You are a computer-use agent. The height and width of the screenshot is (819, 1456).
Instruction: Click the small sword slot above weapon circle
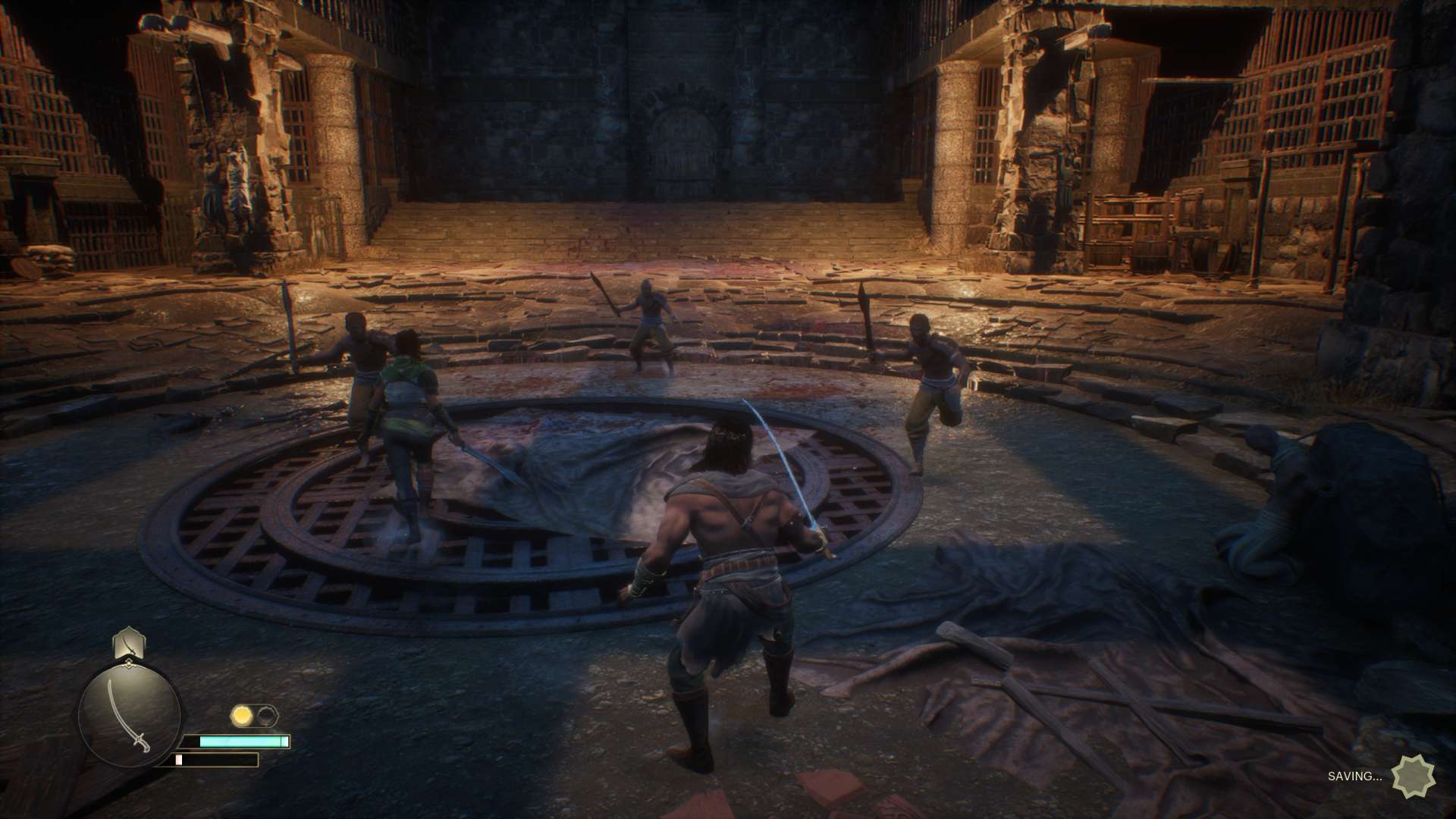[129, 643]
